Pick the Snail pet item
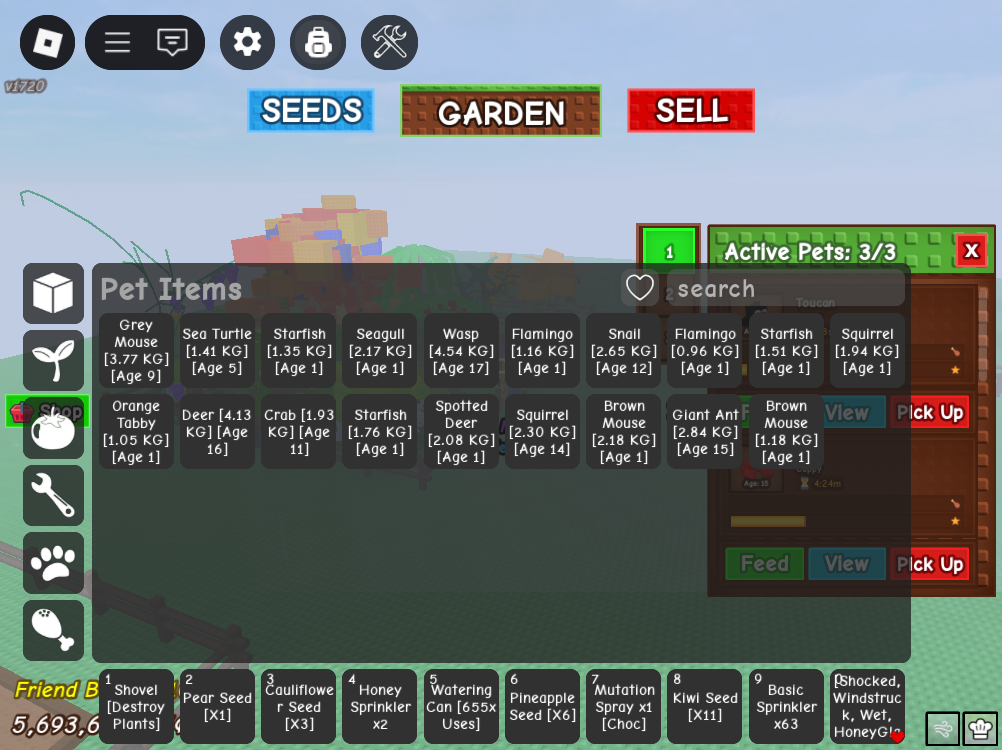The width and height of the screenshot is (1002, 750). tap(624, 350)
